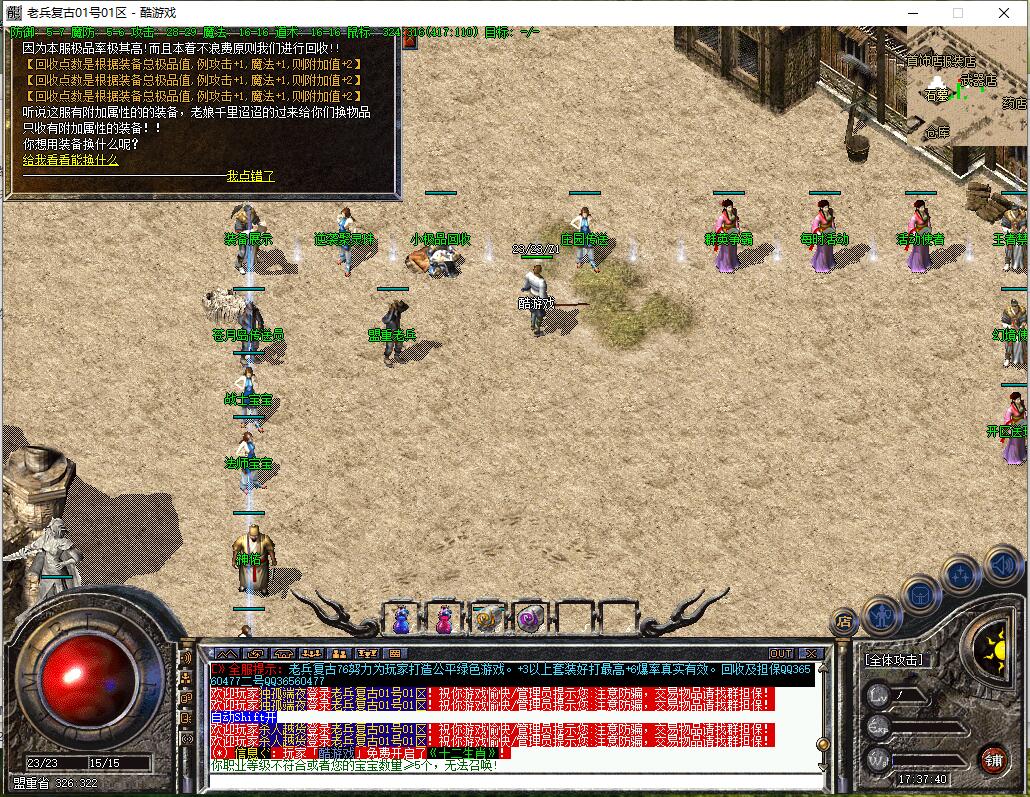Open the bag inventory round icon
The width and height of the screenshot is (1030, 797).
pyautogui.click(x=921, y=595)
